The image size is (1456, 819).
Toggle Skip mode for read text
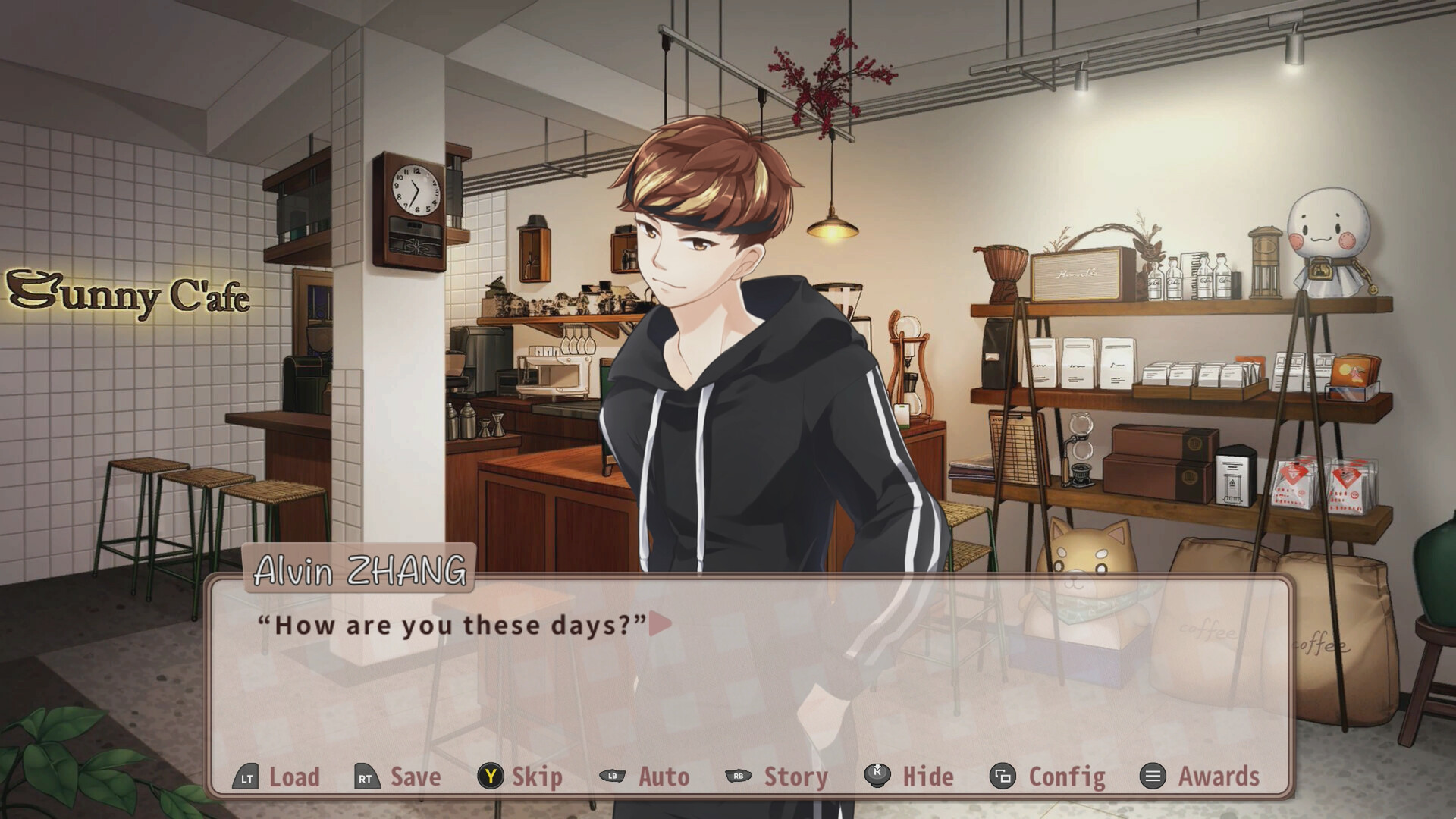[x=535, y=777]
